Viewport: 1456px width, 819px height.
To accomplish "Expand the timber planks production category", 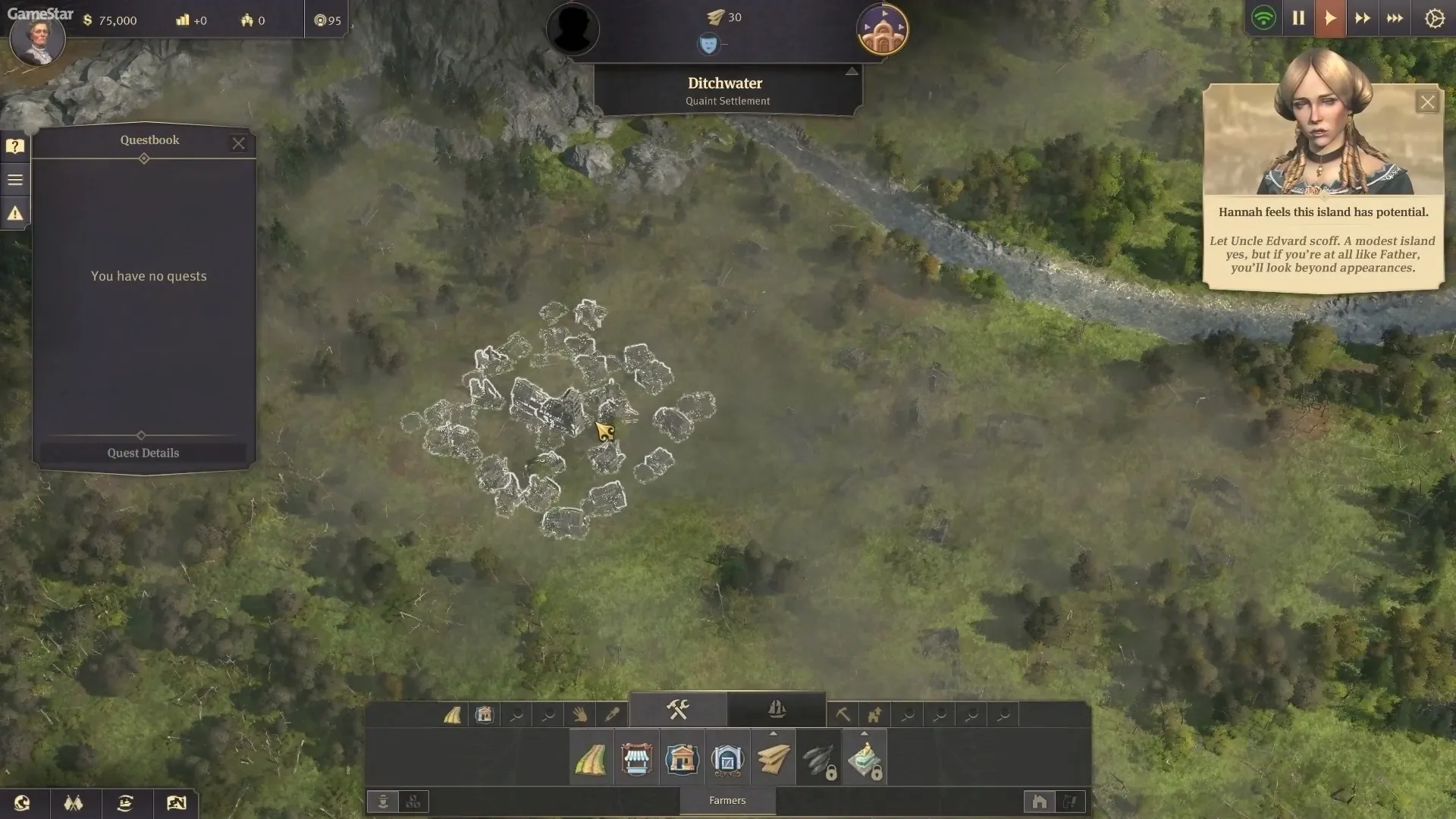I will click(x=773, y=759).
